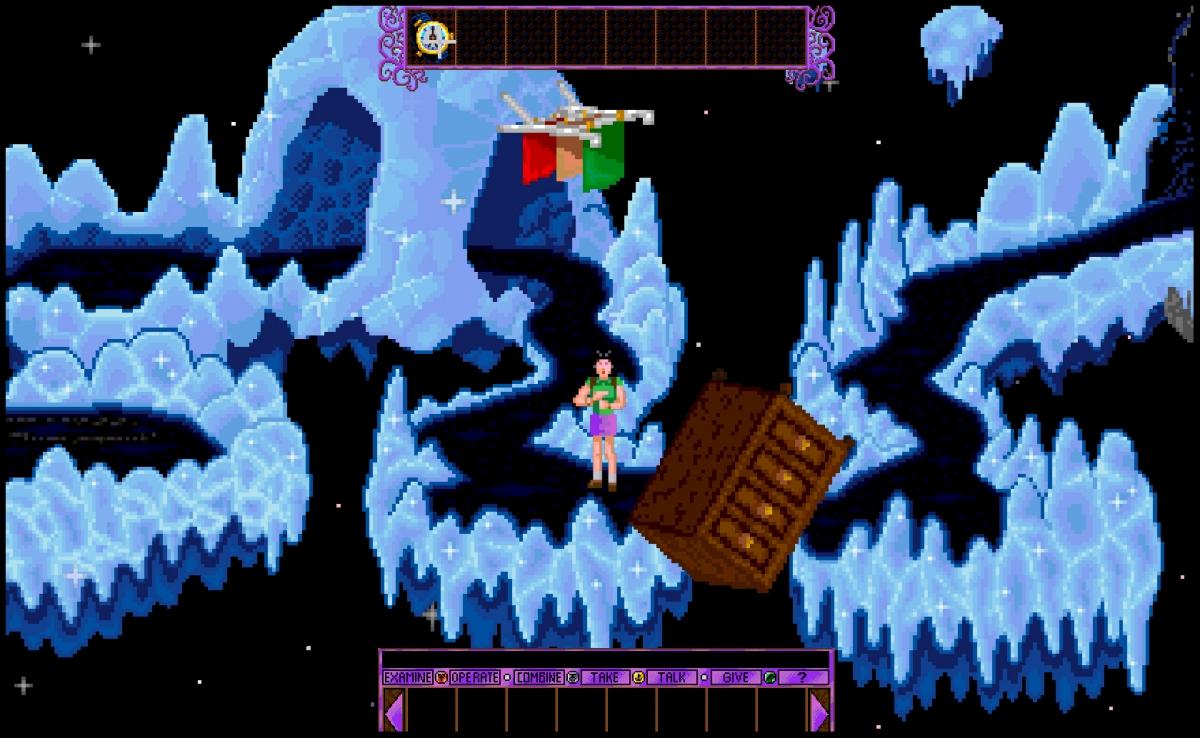Click the left purple inventory arrow

point(394,710)
